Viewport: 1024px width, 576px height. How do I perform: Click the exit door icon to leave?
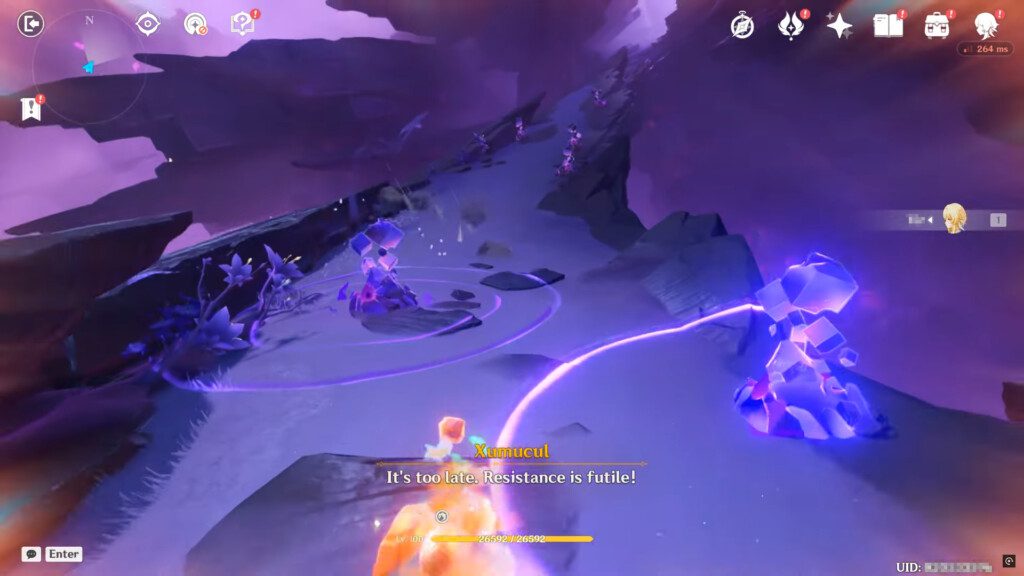[x=31, y=23]
